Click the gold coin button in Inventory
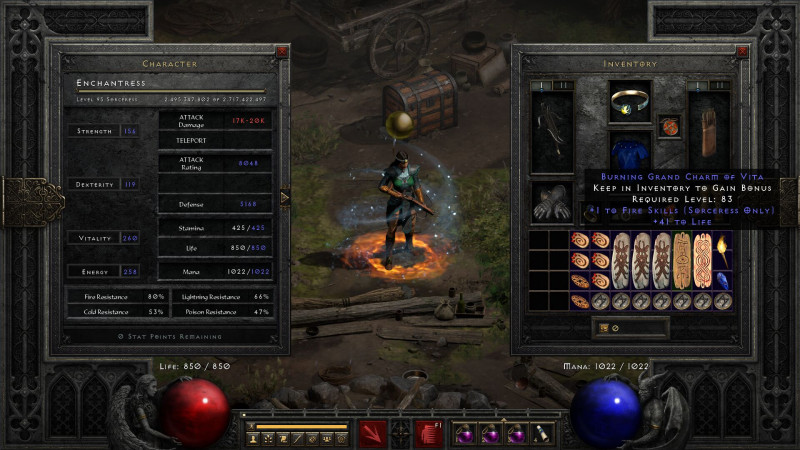The image size is (800, 450). 601,327
